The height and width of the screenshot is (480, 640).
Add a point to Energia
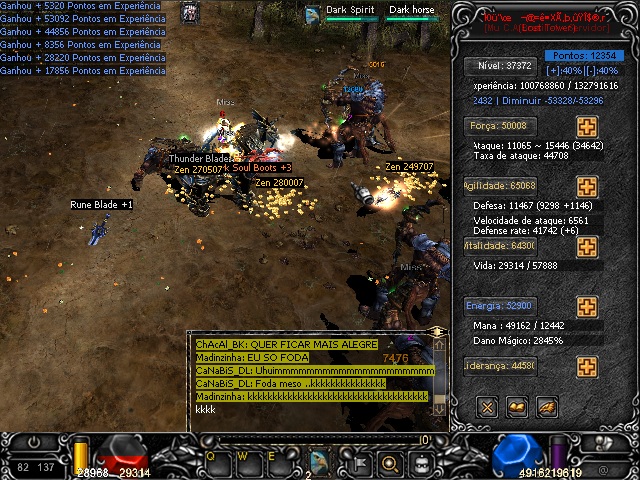coord(586,306)
